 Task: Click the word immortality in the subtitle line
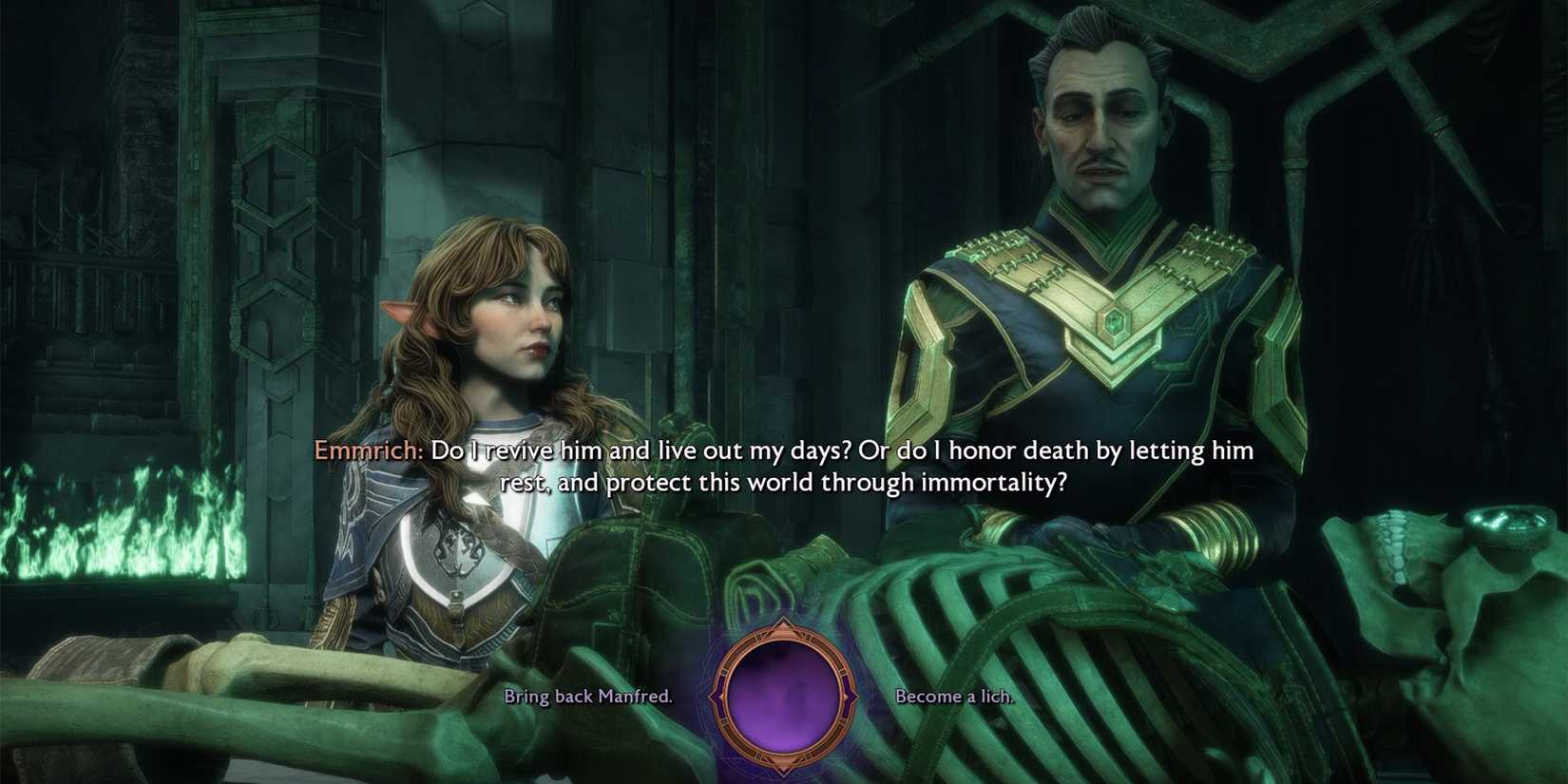point(995,483)
